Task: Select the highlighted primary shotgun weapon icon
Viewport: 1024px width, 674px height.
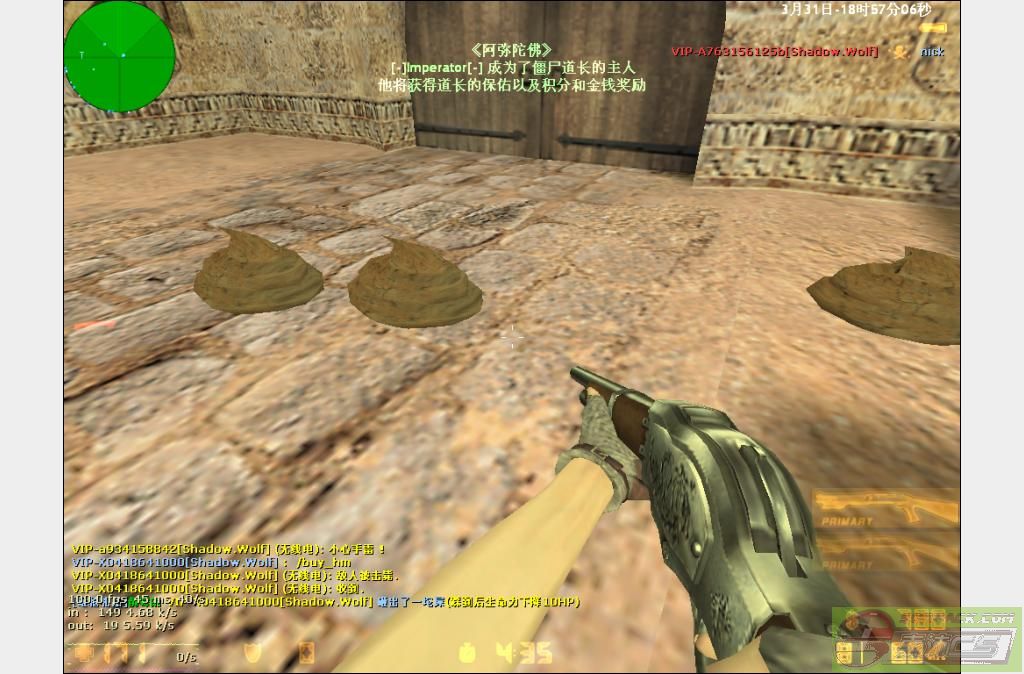Action: (x=885, y=510)
